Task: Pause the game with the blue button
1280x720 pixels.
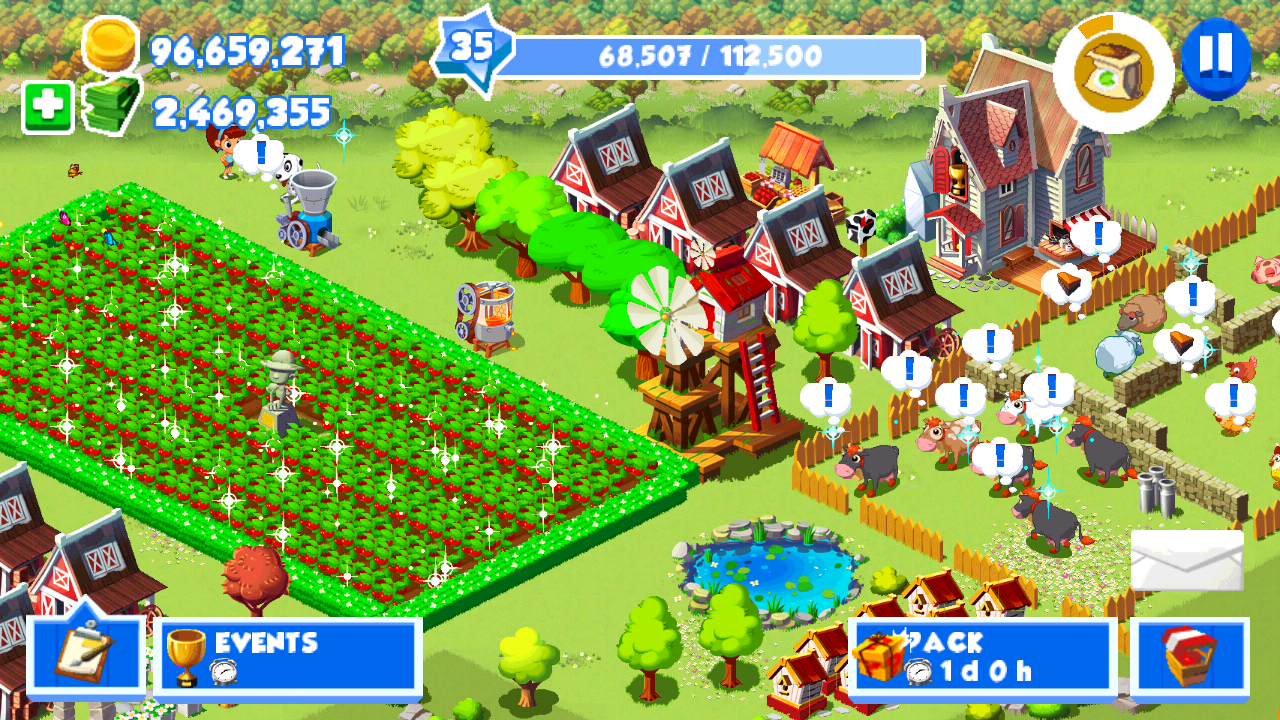Action: coord(1215,59)
